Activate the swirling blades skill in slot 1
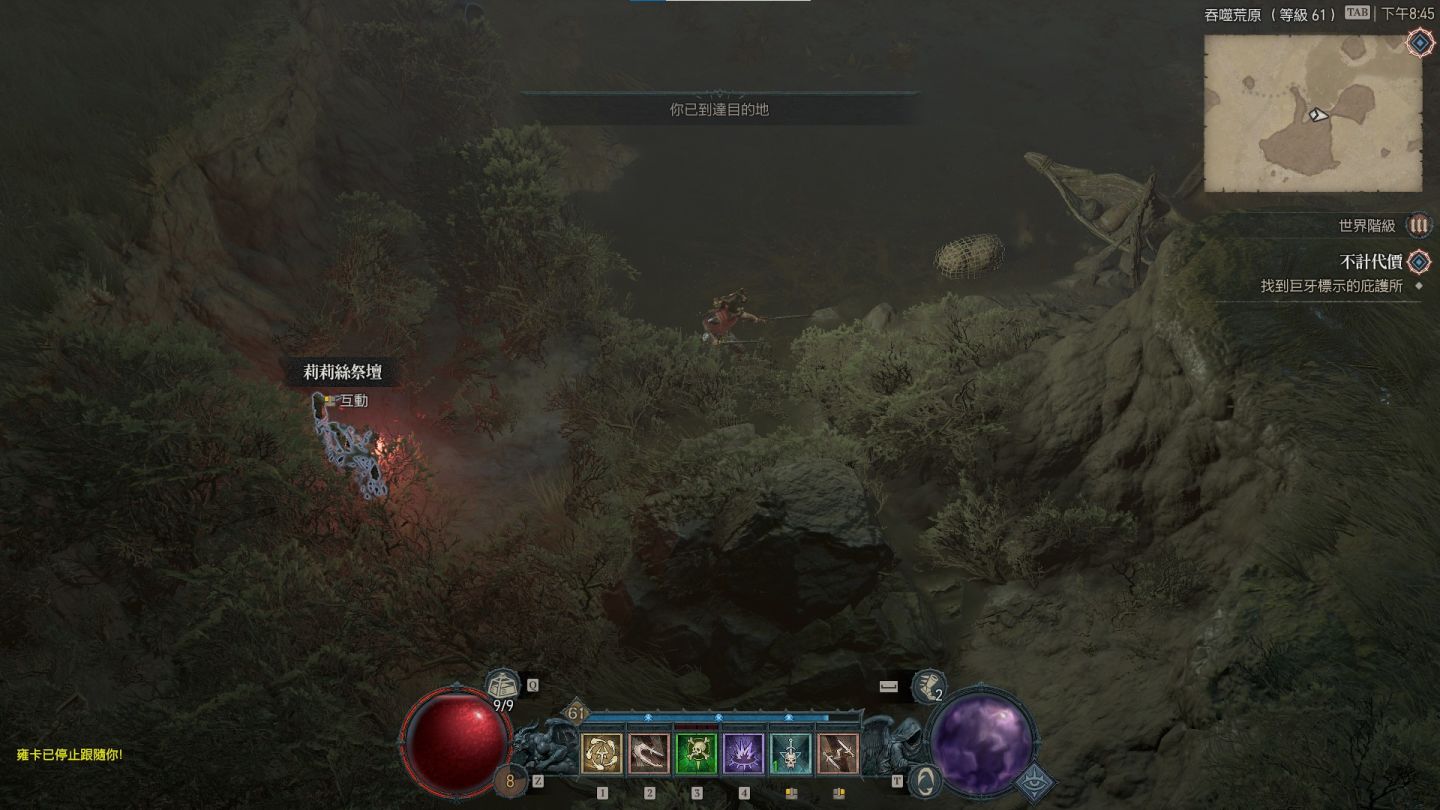This screenshot has height=810, width=1440. point(601,754)
